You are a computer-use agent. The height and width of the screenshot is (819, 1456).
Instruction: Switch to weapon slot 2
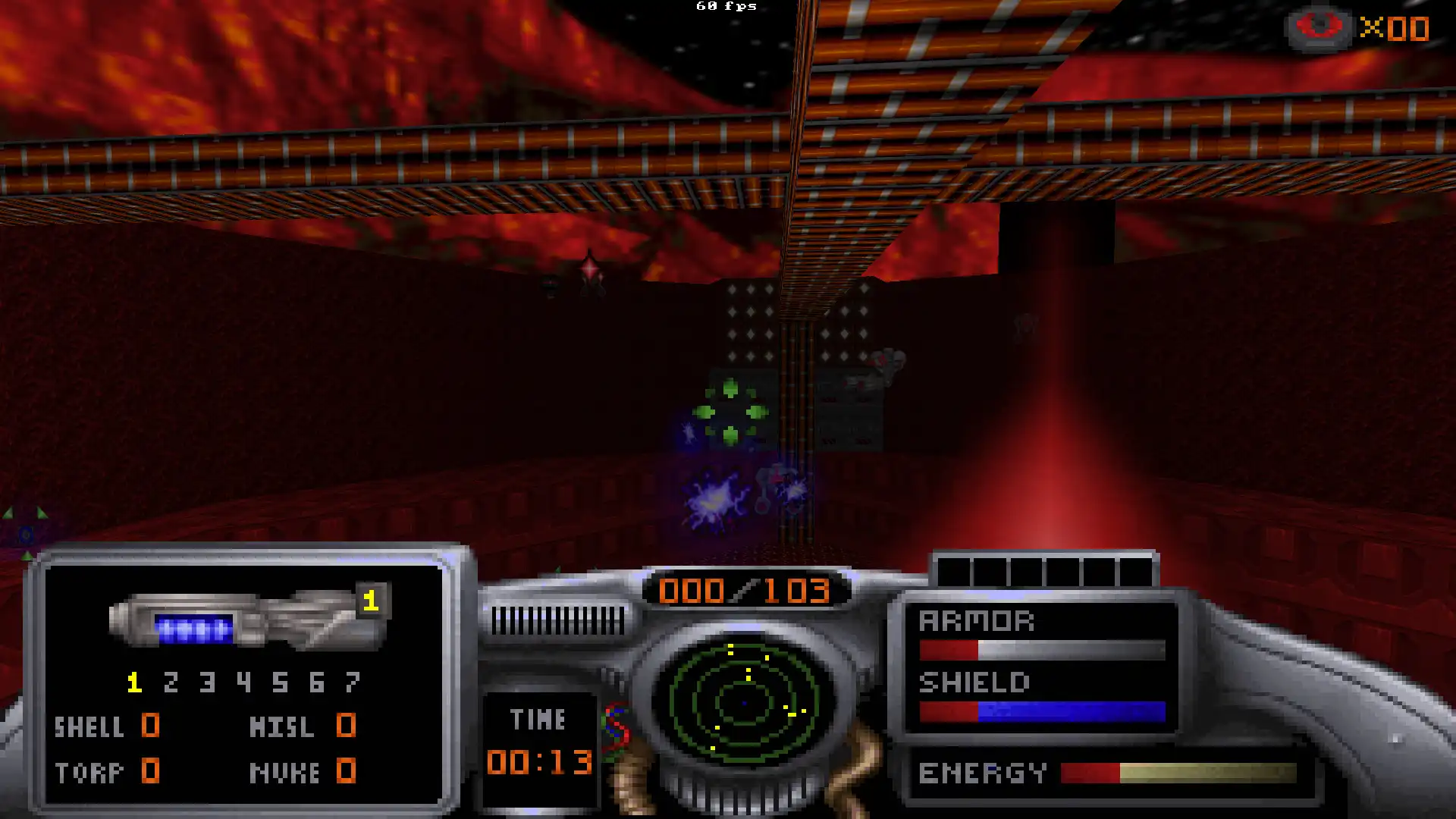tap(171, 682)
